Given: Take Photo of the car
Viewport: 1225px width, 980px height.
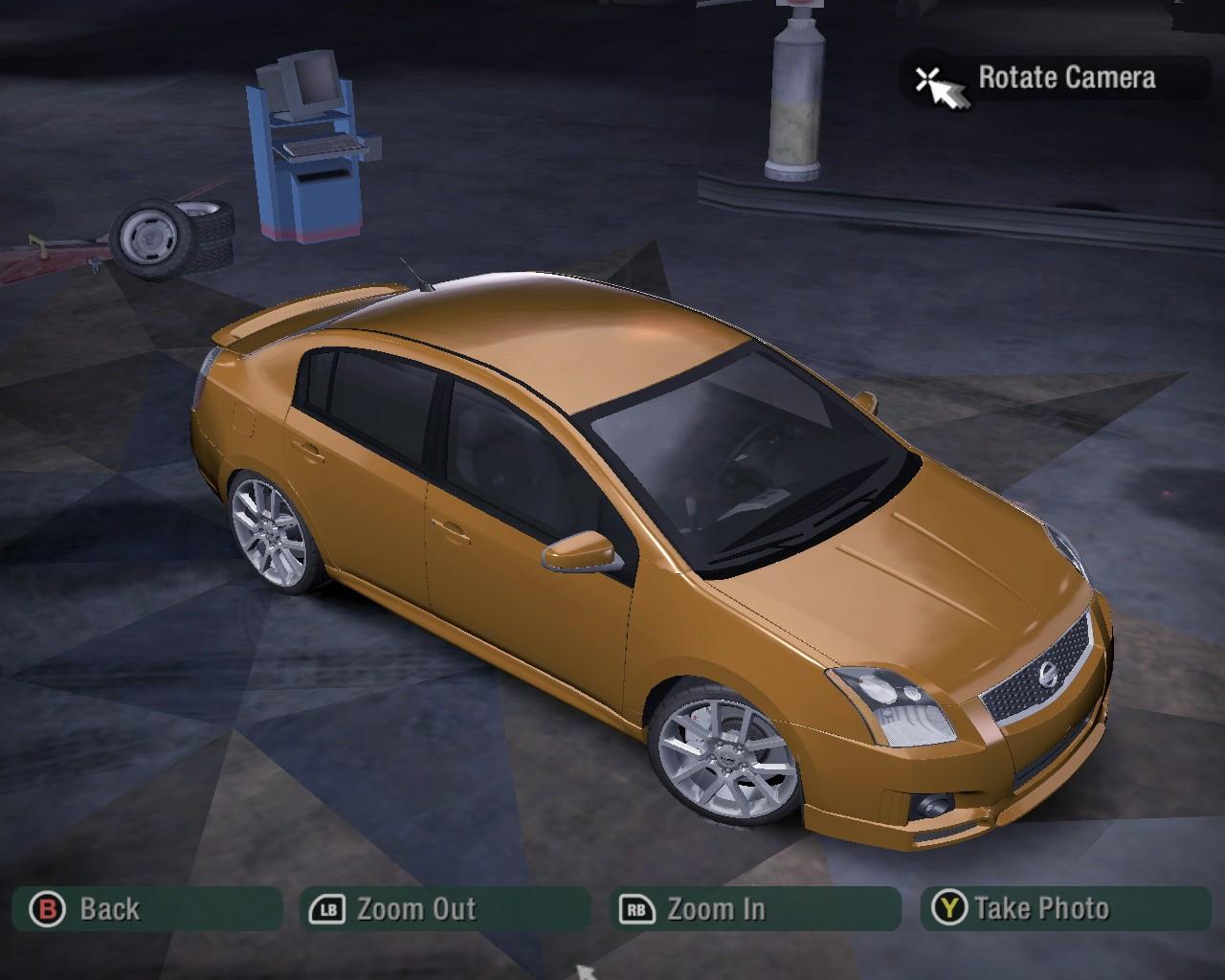Looking at the screenshot, I should tap(1065, 908).
